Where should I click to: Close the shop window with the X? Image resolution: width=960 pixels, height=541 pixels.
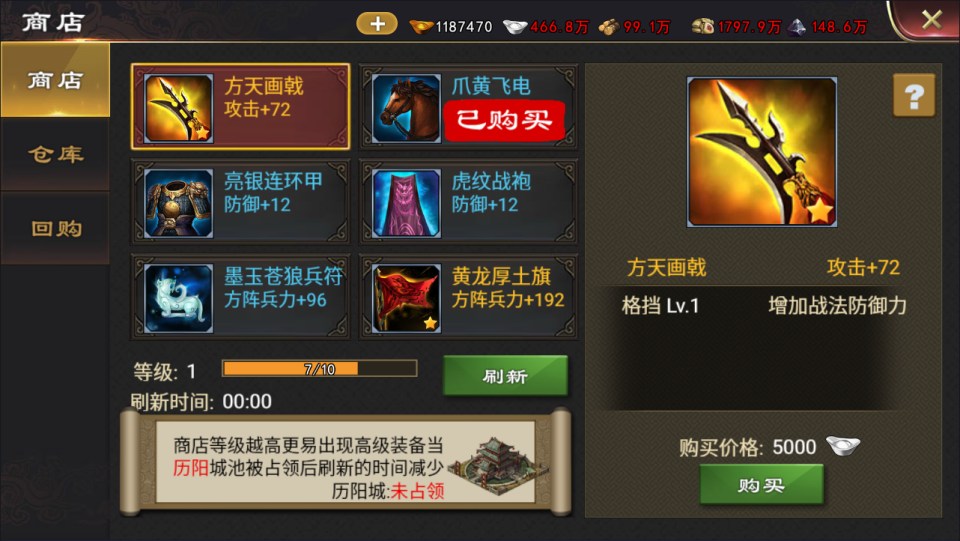pyautogui.click(x=931, y=19)
